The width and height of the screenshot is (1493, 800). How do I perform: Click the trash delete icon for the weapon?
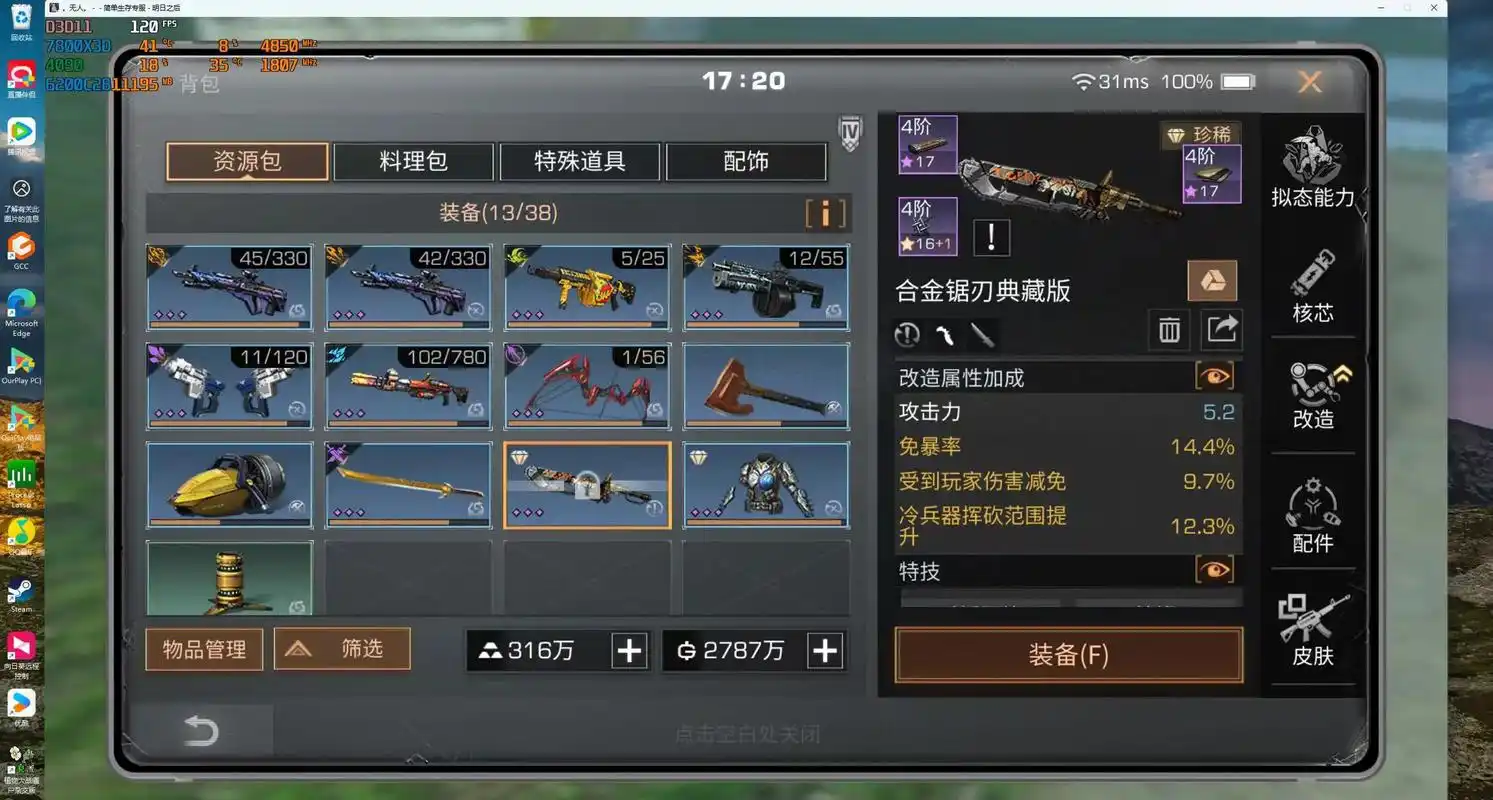[1168, 329]
